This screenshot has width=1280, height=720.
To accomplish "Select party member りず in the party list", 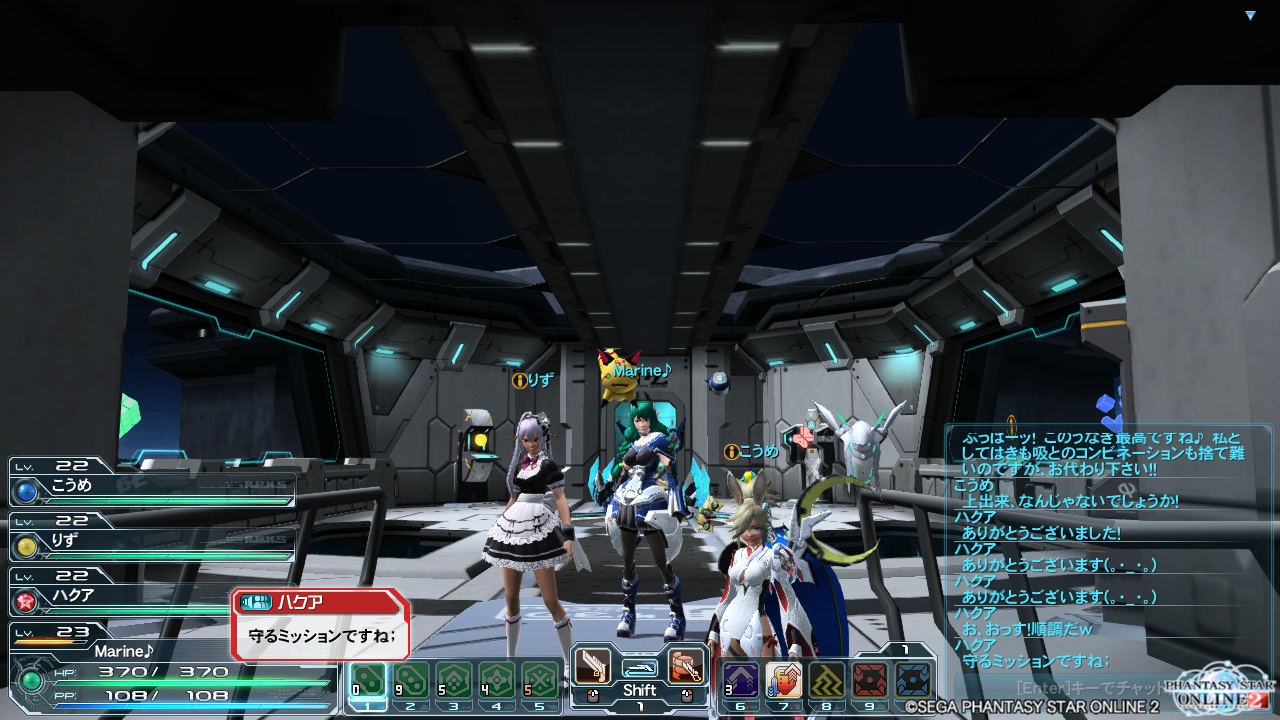I will [x=150, y=543].
